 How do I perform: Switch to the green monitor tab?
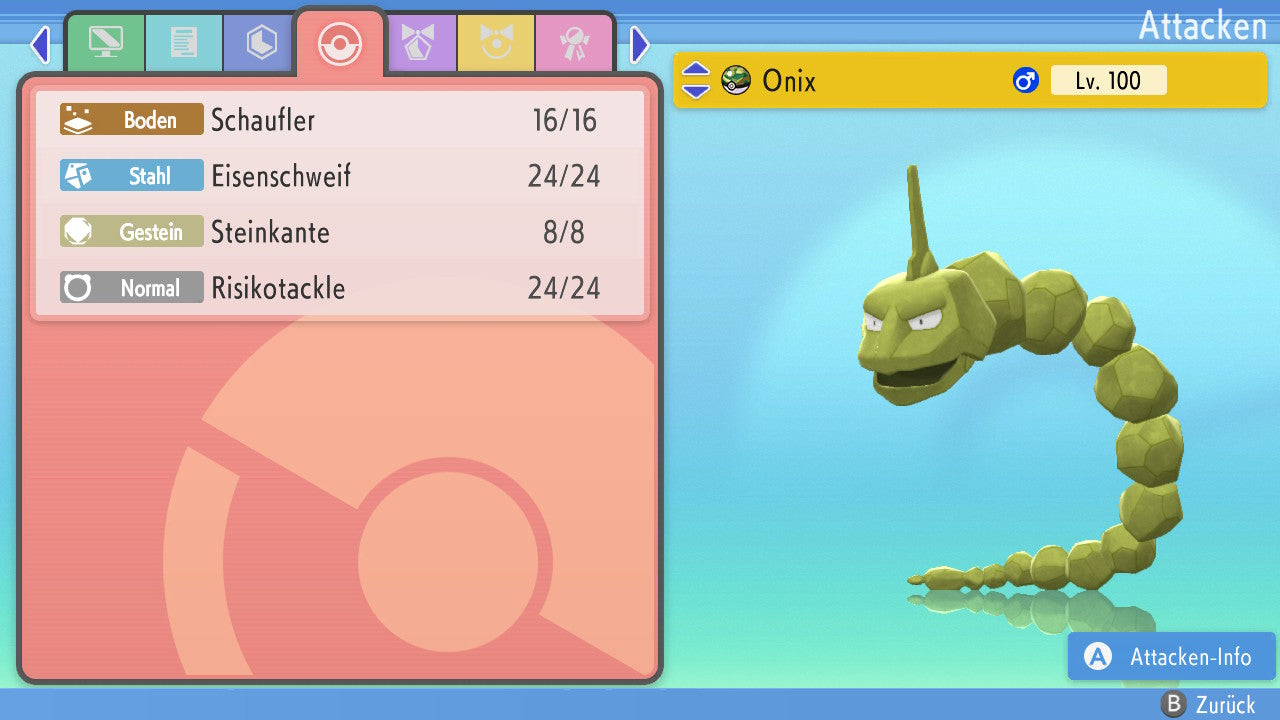tap(105, 43)
